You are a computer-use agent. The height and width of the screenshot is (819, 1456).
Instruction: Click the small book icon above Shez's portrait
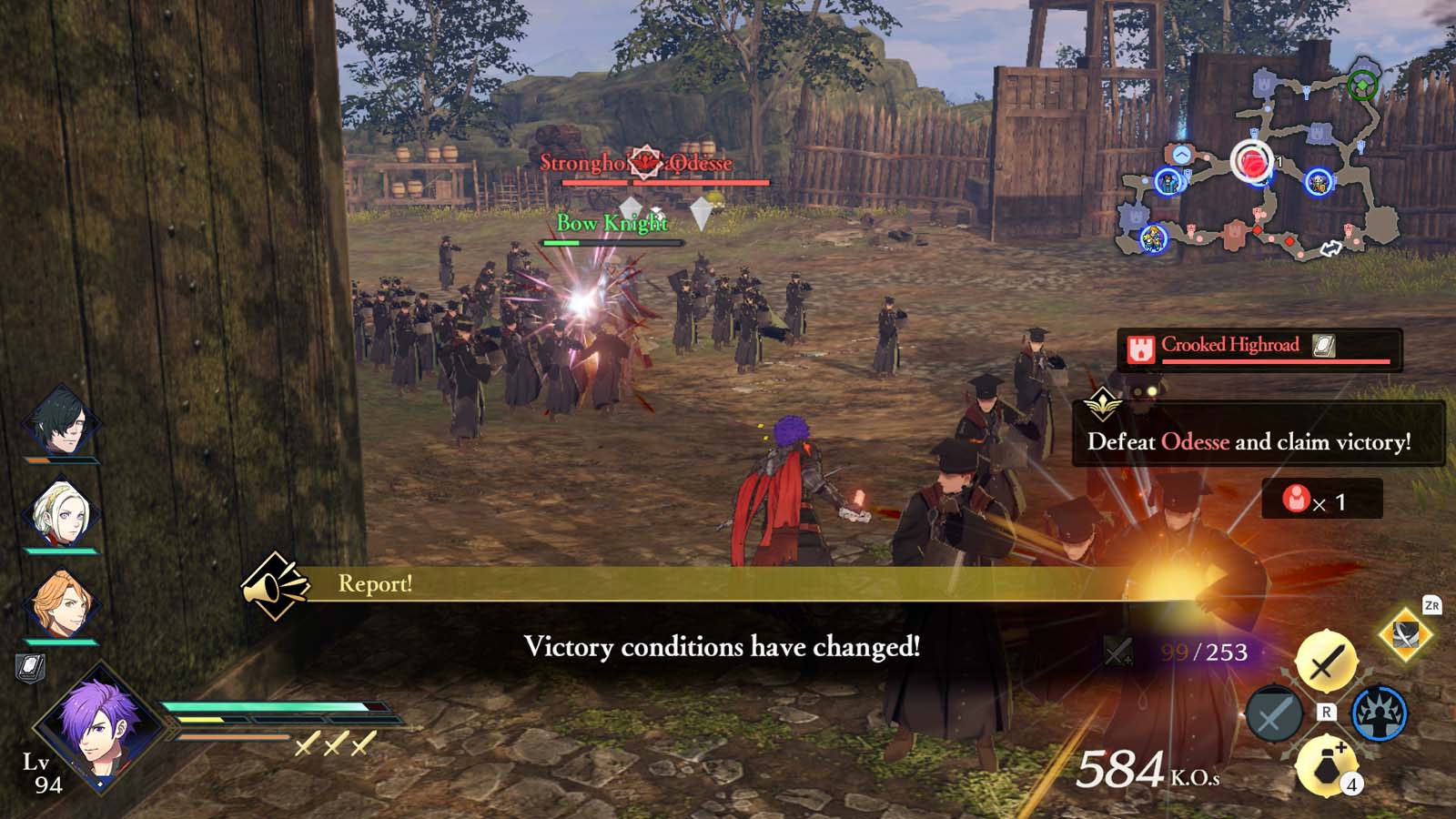32,669
